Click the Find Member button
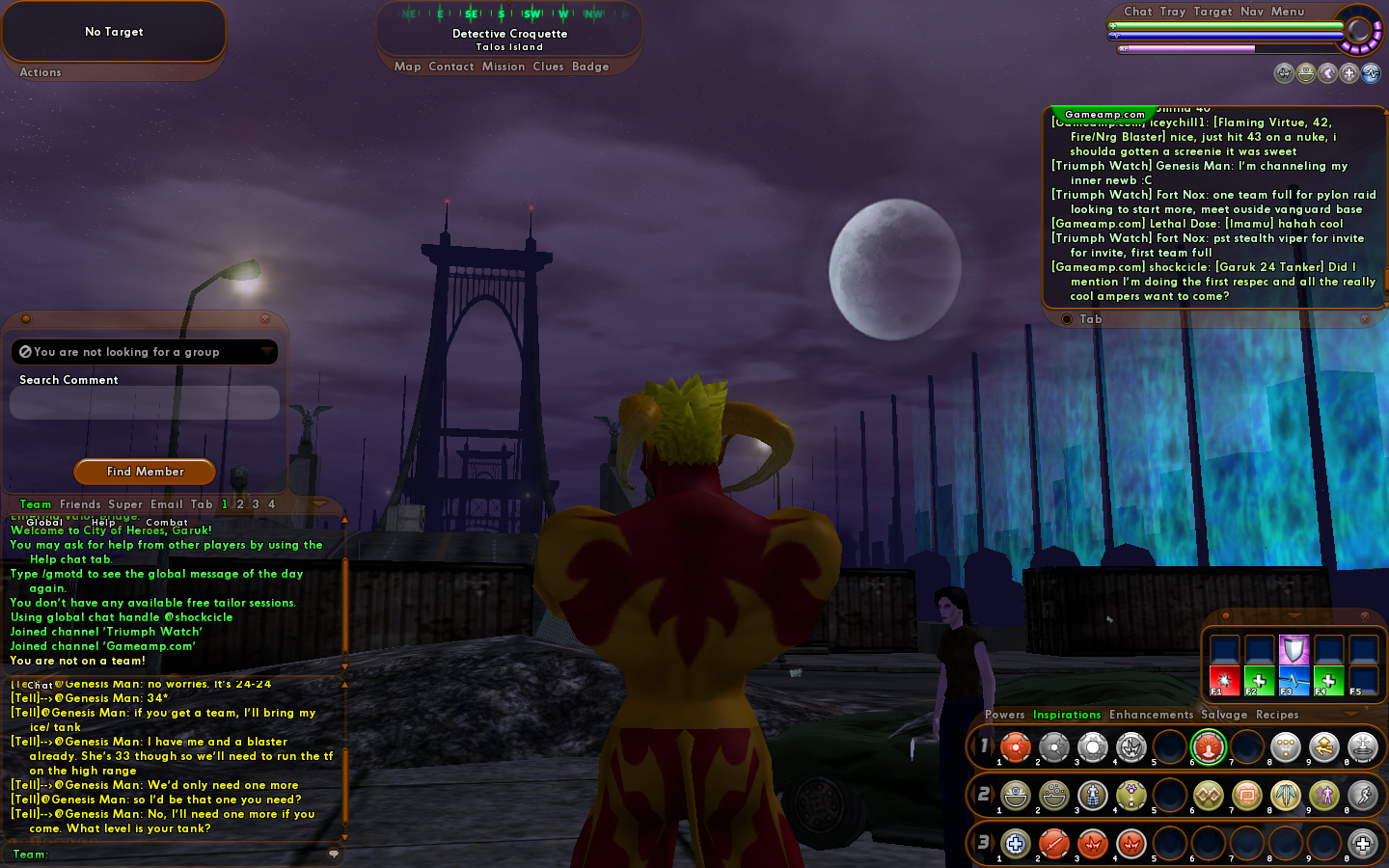 pyautogui.click(x=145, y=472)
